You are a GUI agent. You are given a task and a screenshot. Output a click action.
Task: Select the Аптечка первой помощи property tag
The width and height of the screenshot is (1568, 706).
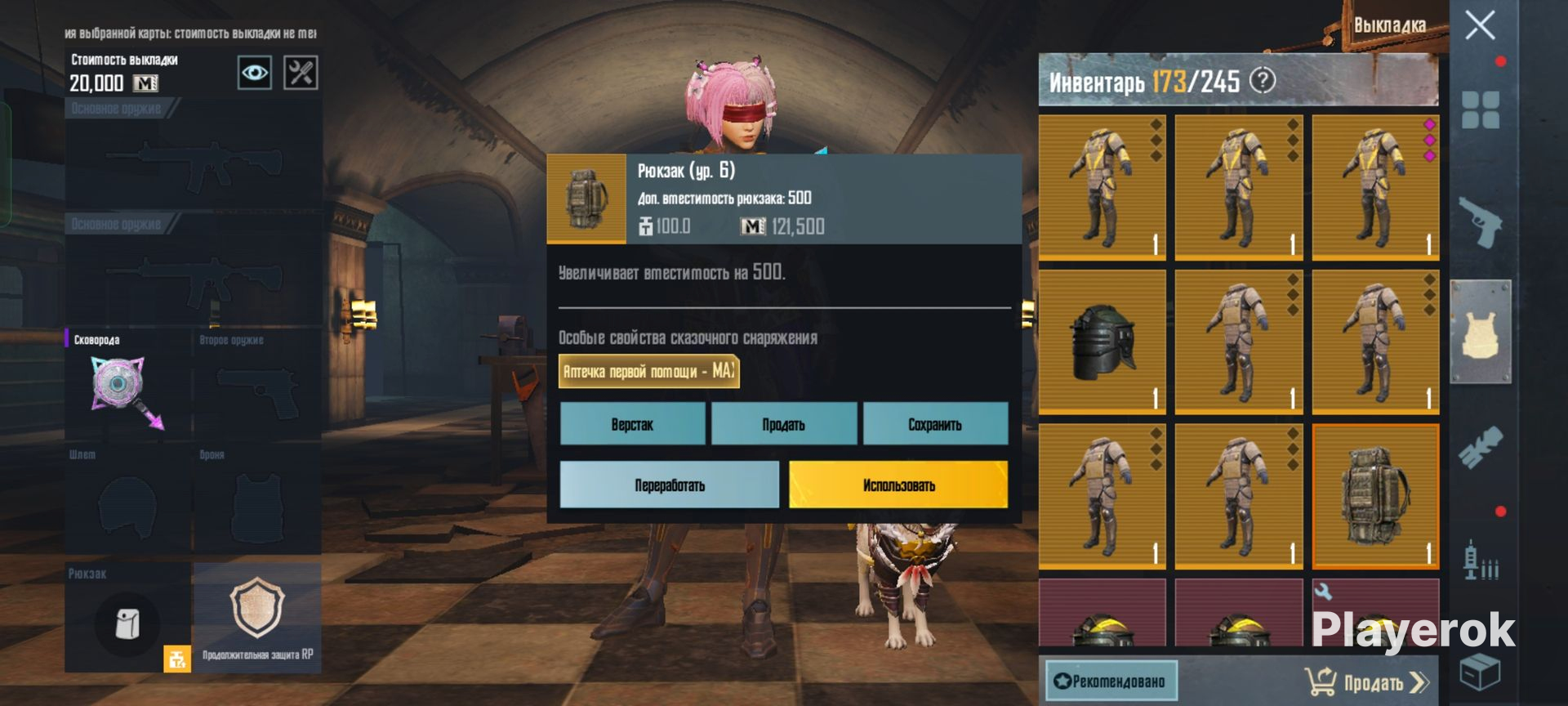point(648,371)
